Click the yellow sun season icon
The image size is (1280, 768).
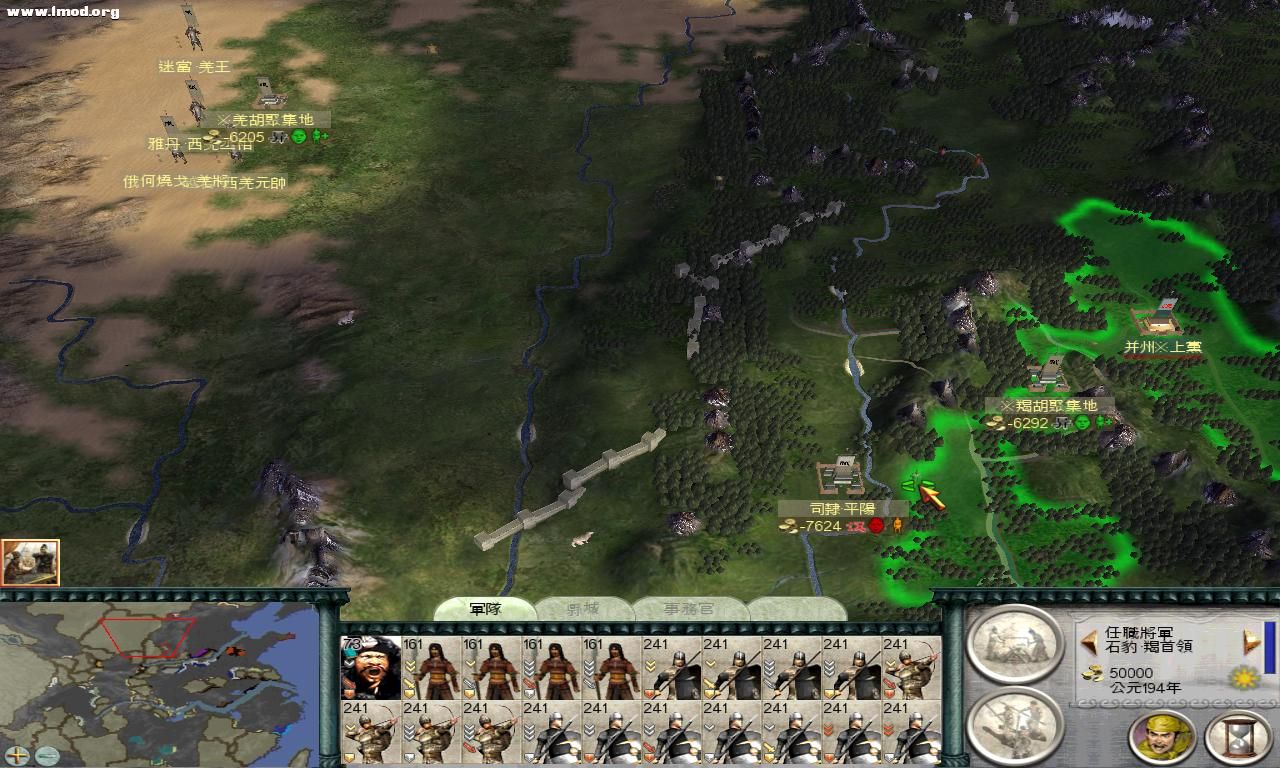point(1243,679)
